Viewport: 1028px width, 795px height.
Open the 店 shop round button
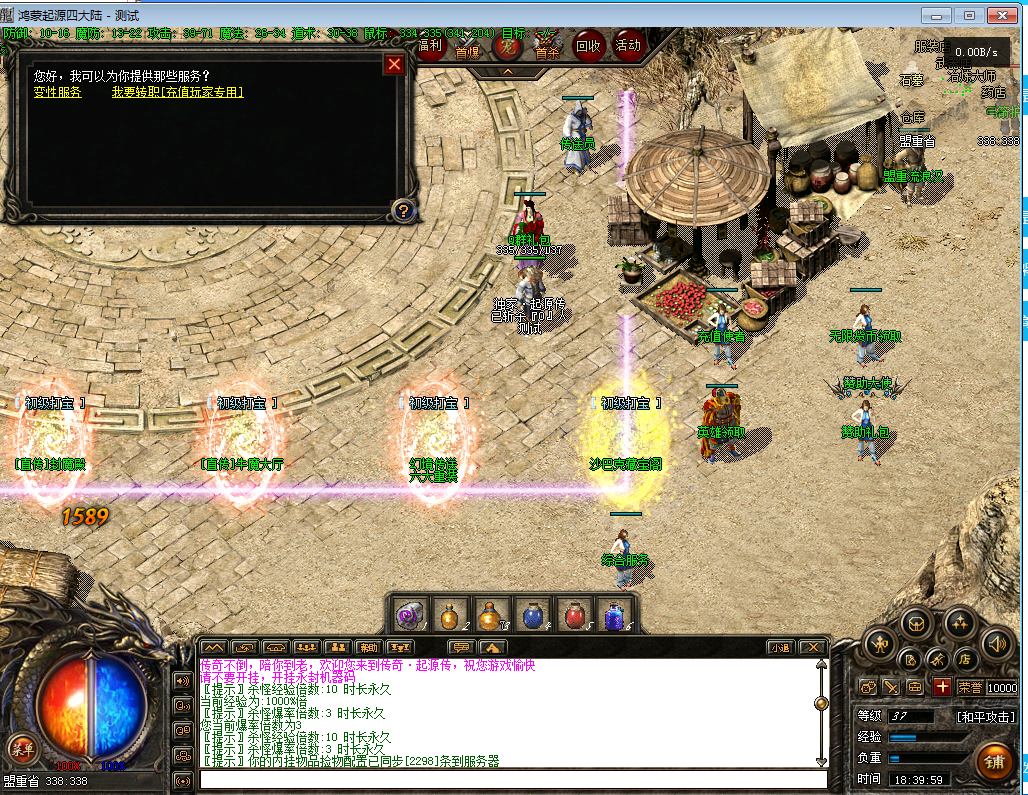click(965, 660)
